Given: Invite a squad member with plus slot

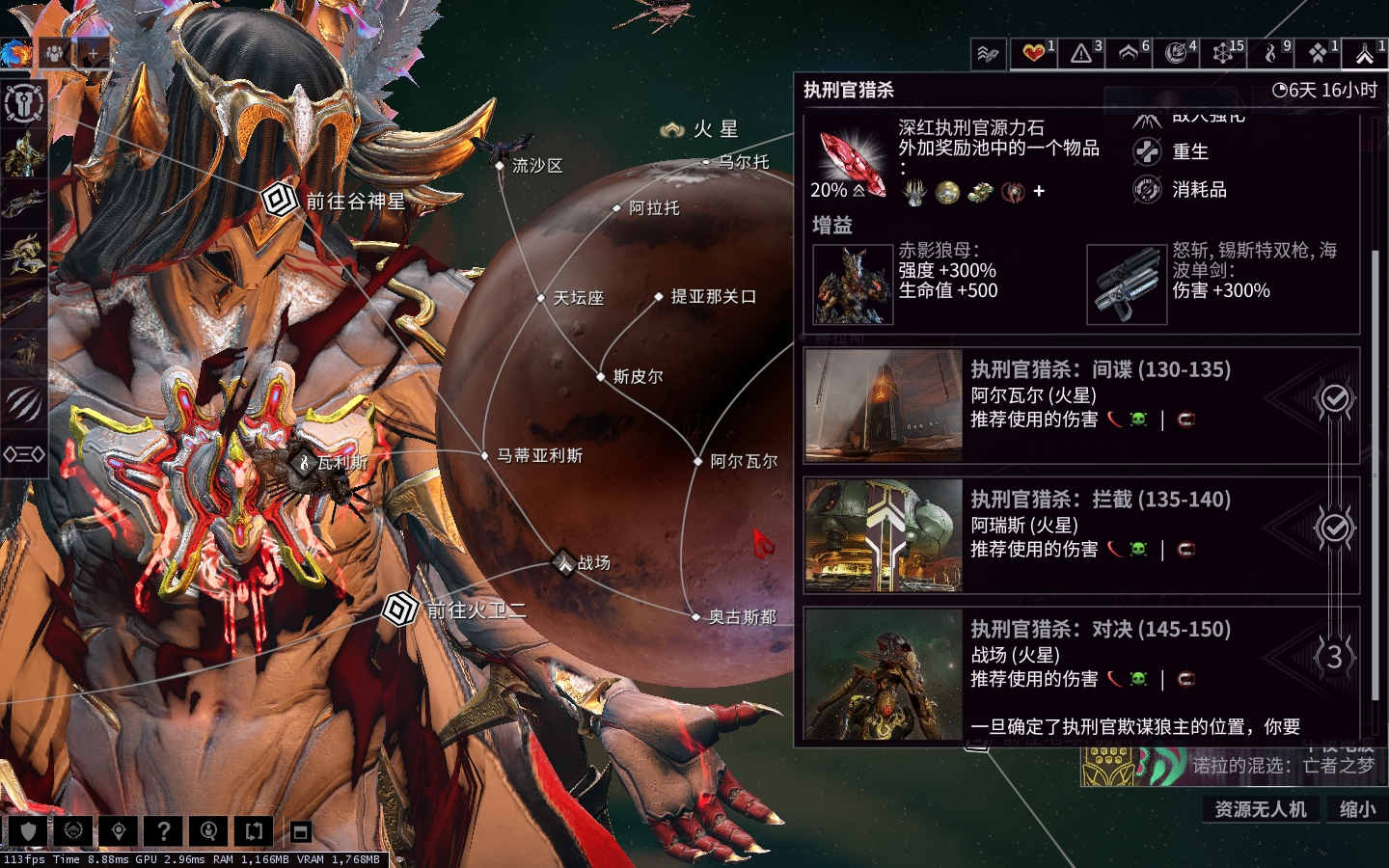Looking at the screenshot, I should (94, 53).
